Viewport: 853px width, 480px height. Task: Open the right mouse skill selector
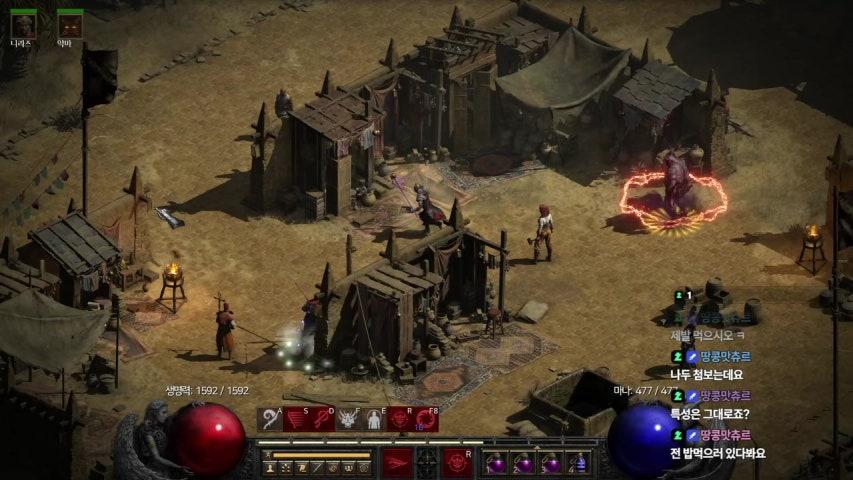click(457, 462)
